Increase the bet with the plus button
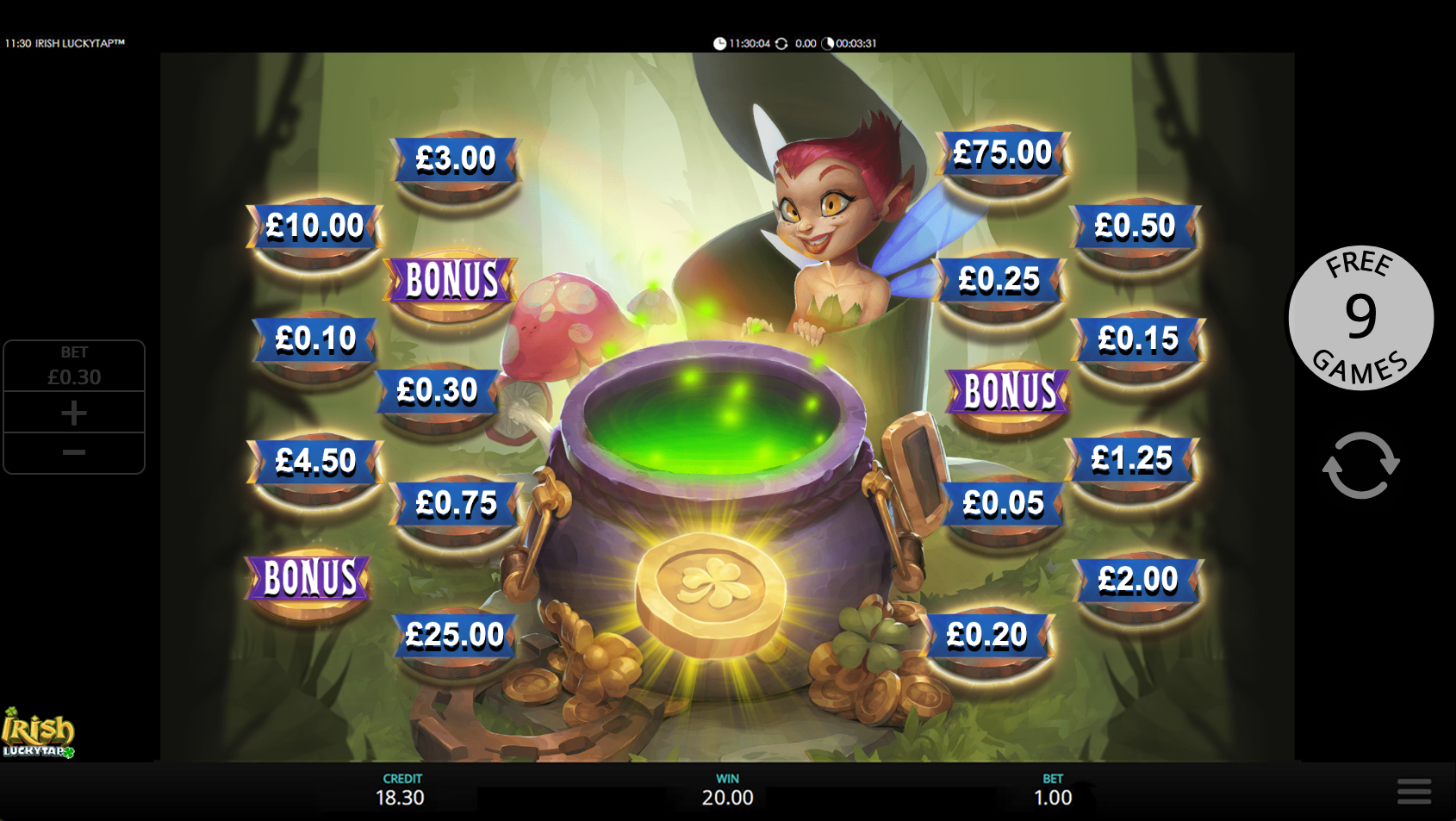This screenshot has width=1456, height=821. [x=74, y=413]
